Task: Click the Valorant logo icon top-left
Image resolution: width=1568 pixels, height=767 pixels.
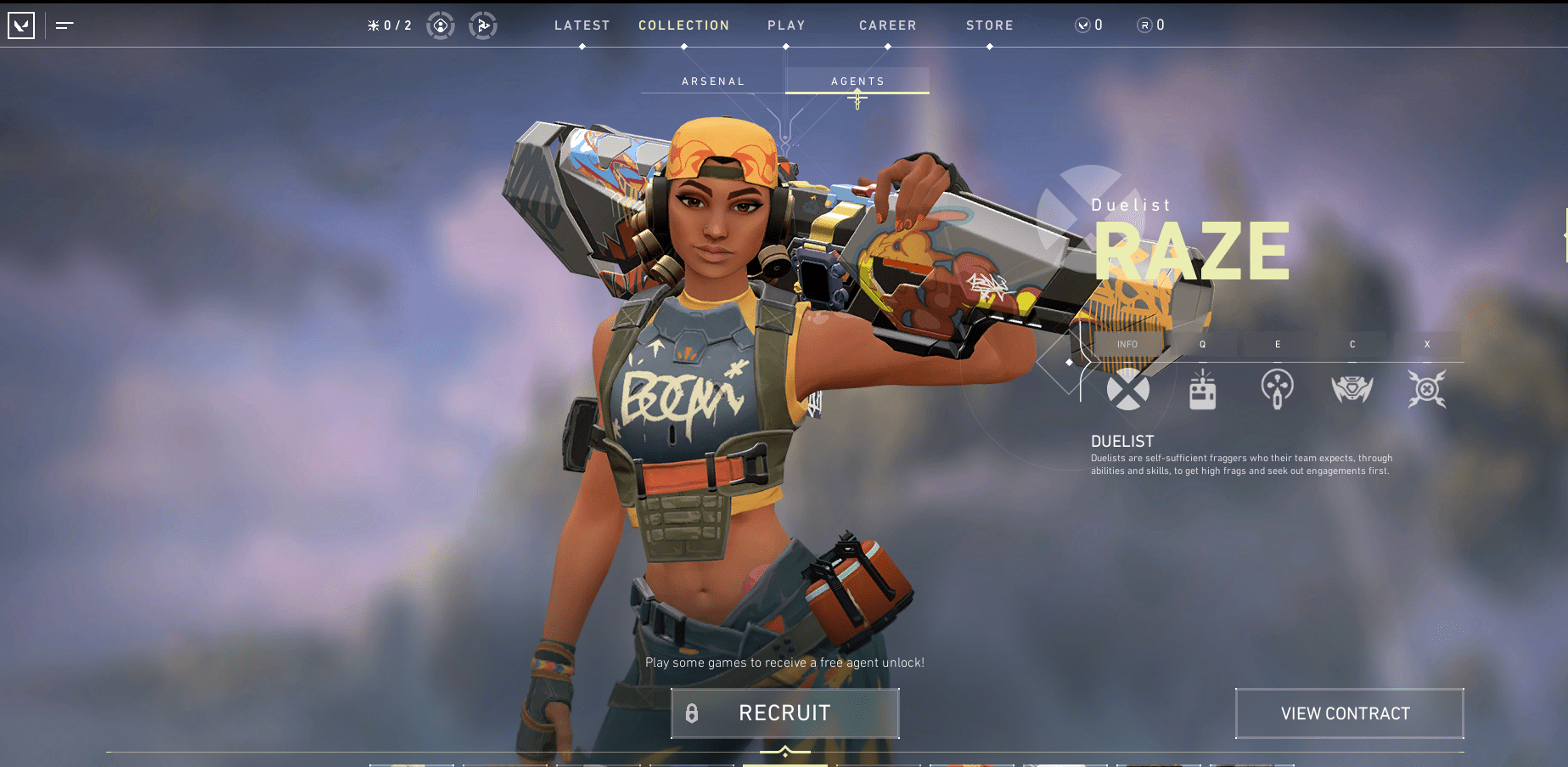Action: click(x=22, y=24)
